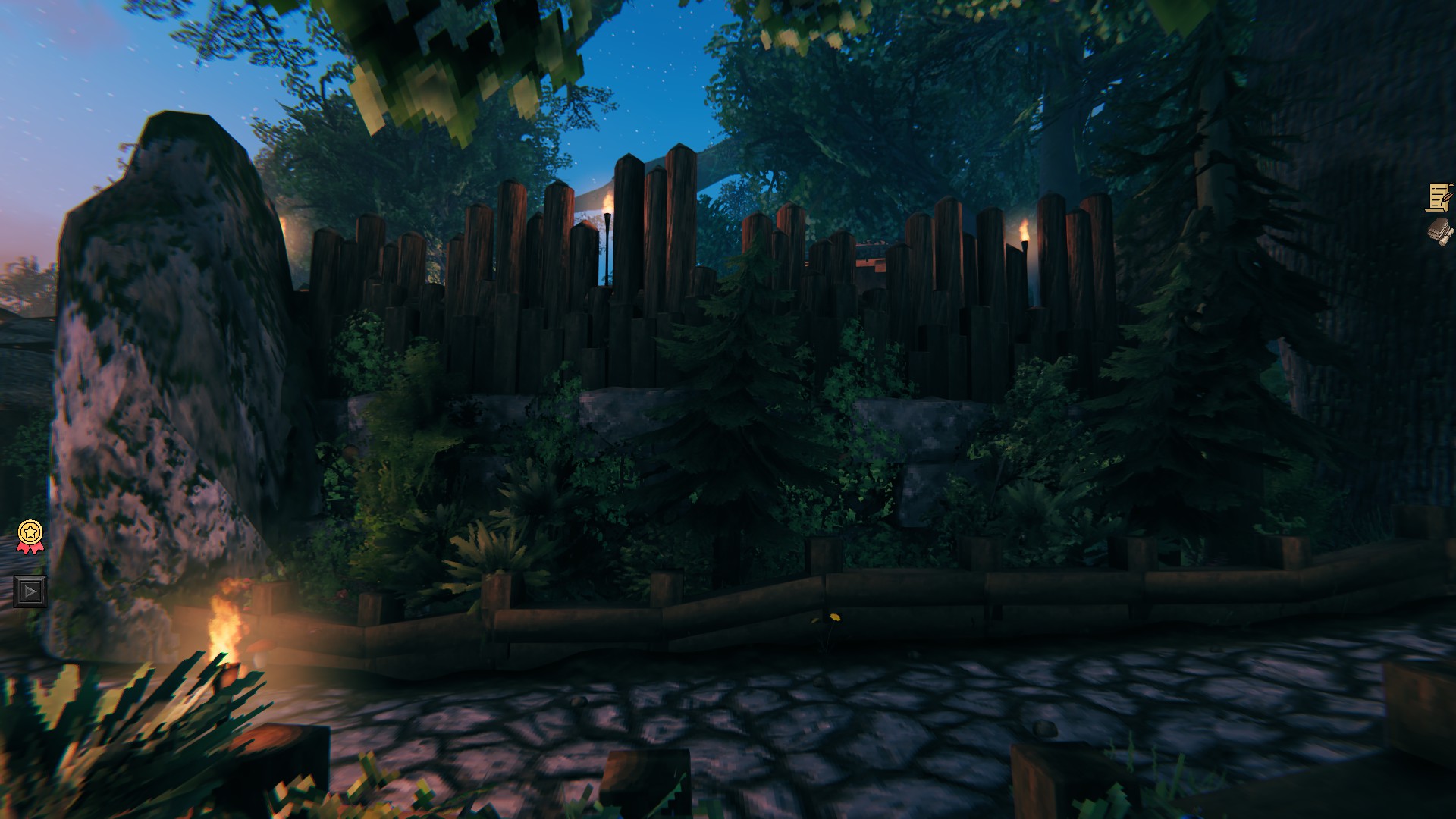Viewport: 1456px width, 819px height.
Task: Open the gold star medal icon
Action: point(30,535)
